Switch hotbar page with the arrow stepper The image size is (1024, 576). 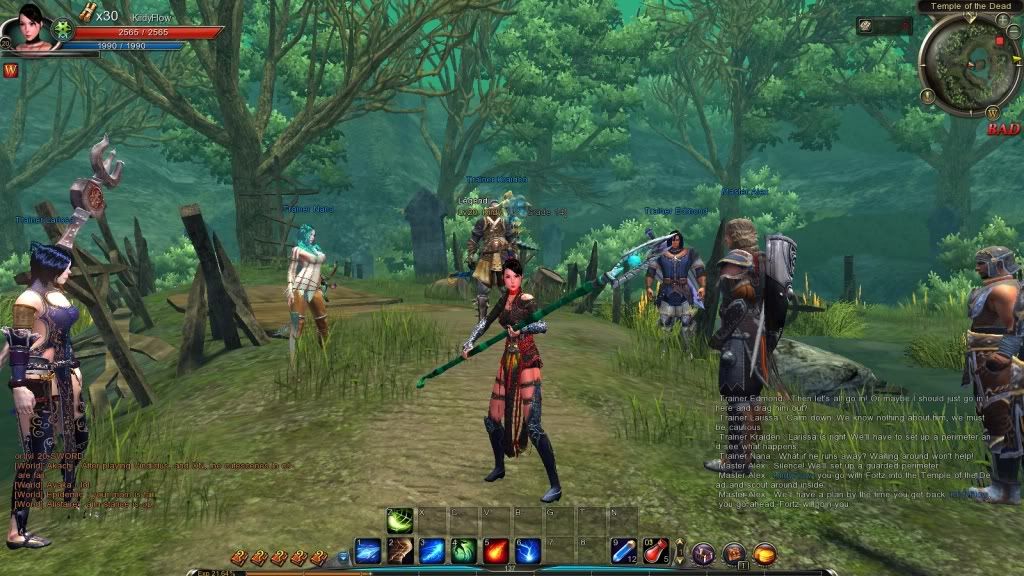point(681,552)
